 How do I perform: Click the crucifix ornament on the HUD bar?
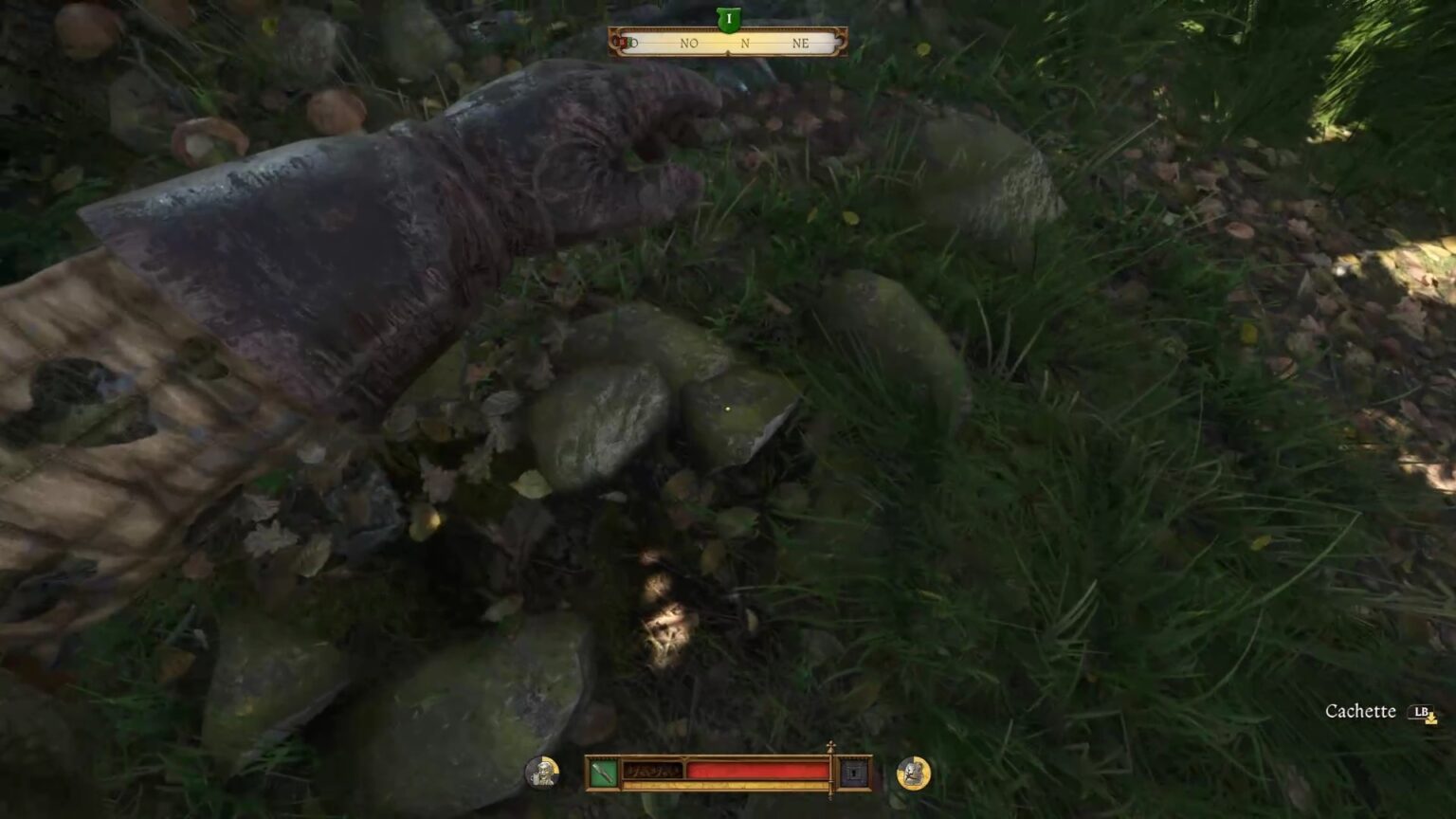click(x=833, y=745)
